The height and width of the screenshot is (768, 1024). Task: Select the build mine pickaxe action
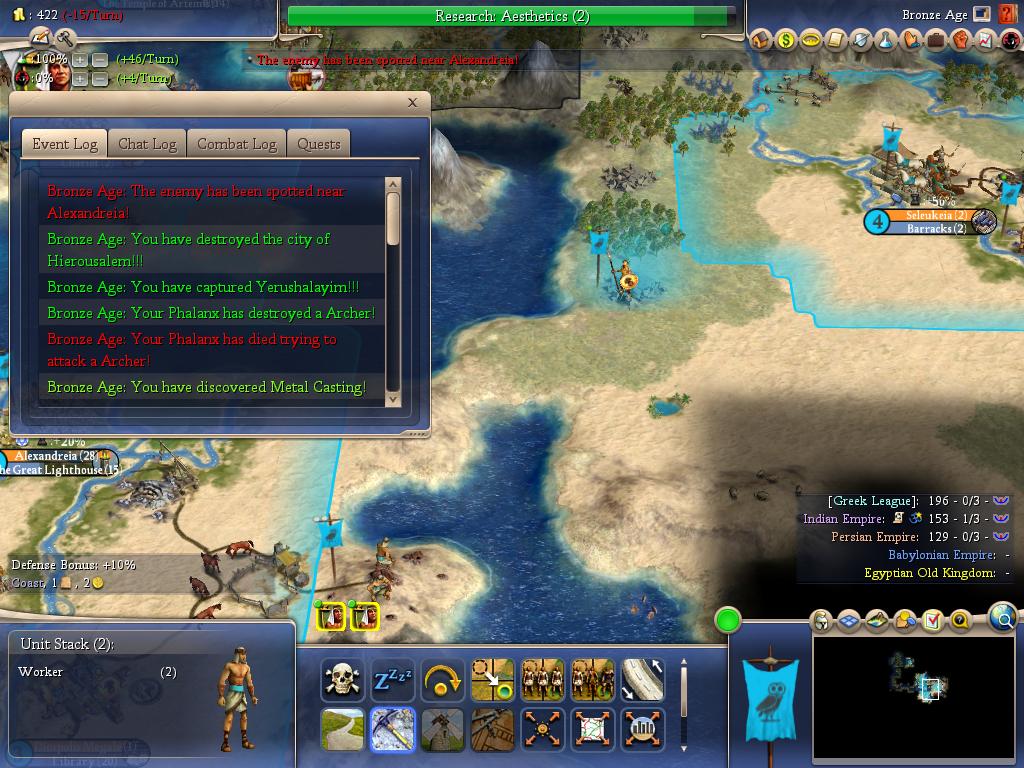pos(393,730)
